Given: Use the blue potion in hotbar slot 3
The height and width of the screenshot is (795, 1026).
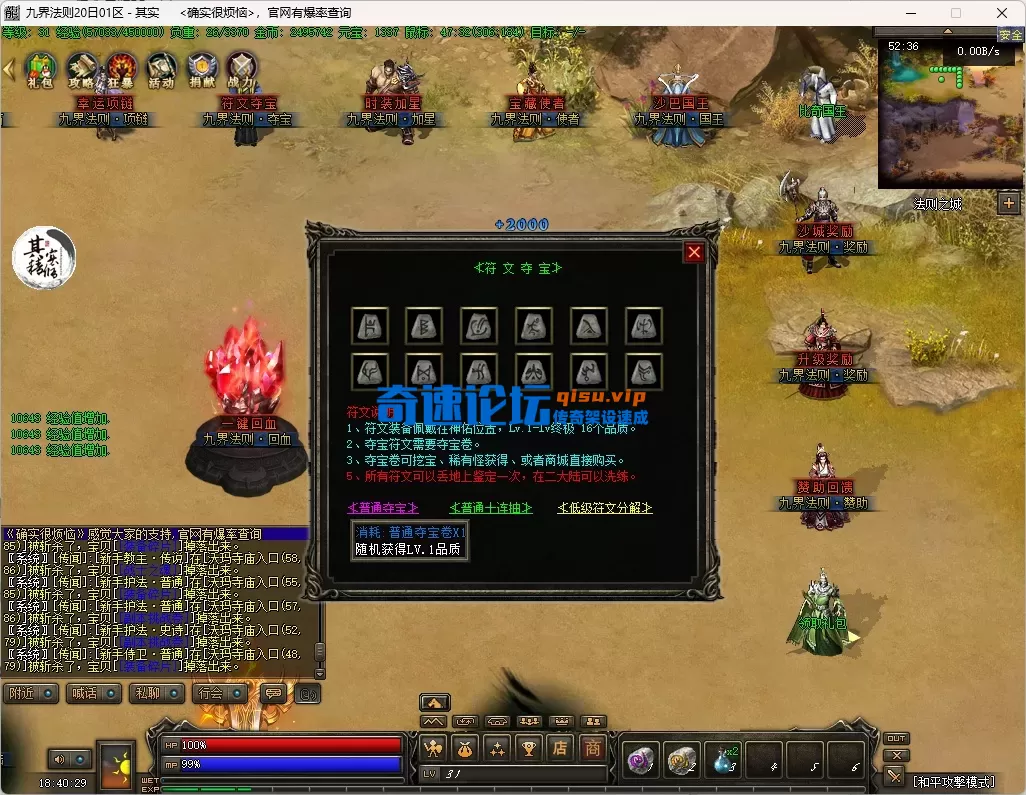Looking at the screenshot, I should coord(722,760).
